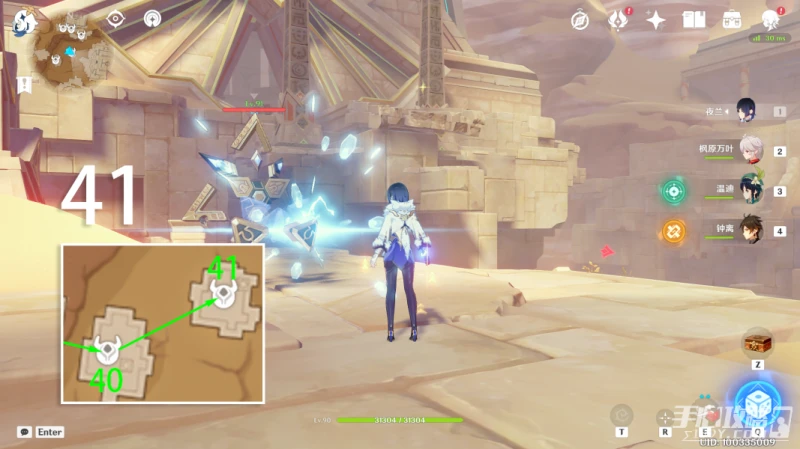This screenshot has height=449, width=800.
Task: Activate the glowing dice elemental burst
Action: click(x=757, y=403)
